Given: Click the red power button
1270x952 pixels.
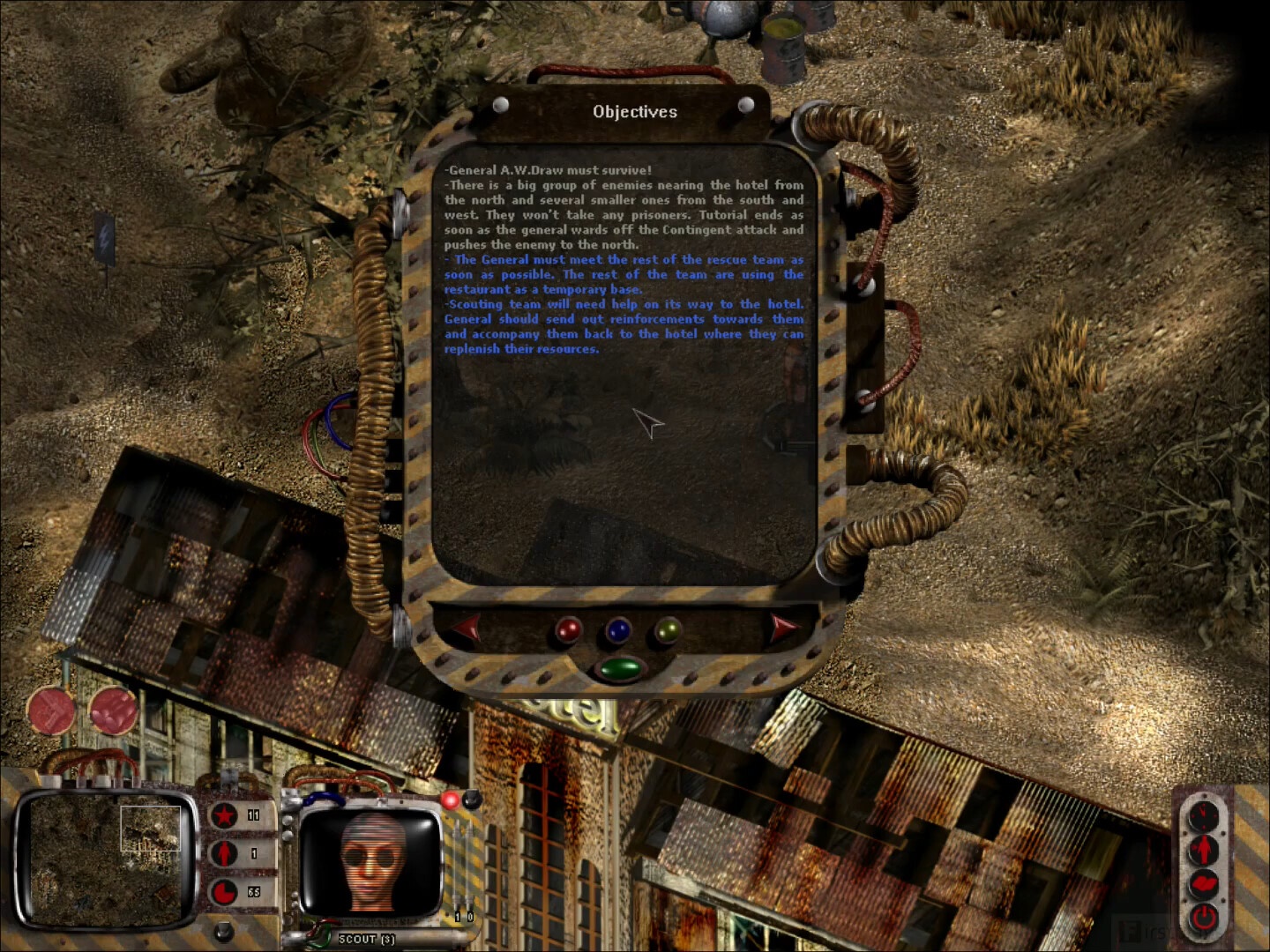Looking at the screenshot, I should point(1203,917).
